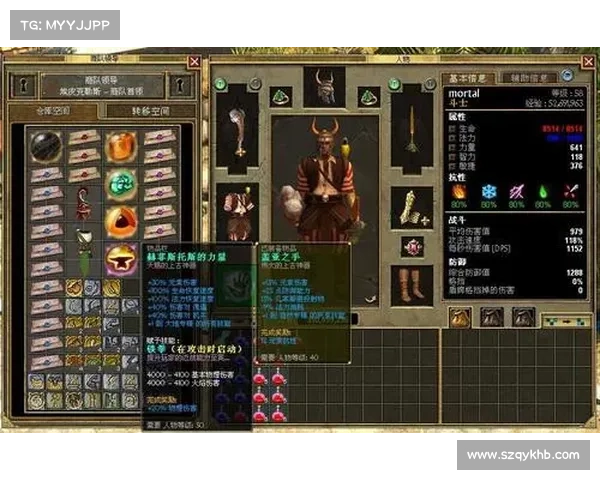This screenshot has width=600, height=480.
Task: Click the green ring slot beside the helmet's left
Action: (x=279, y=97)
